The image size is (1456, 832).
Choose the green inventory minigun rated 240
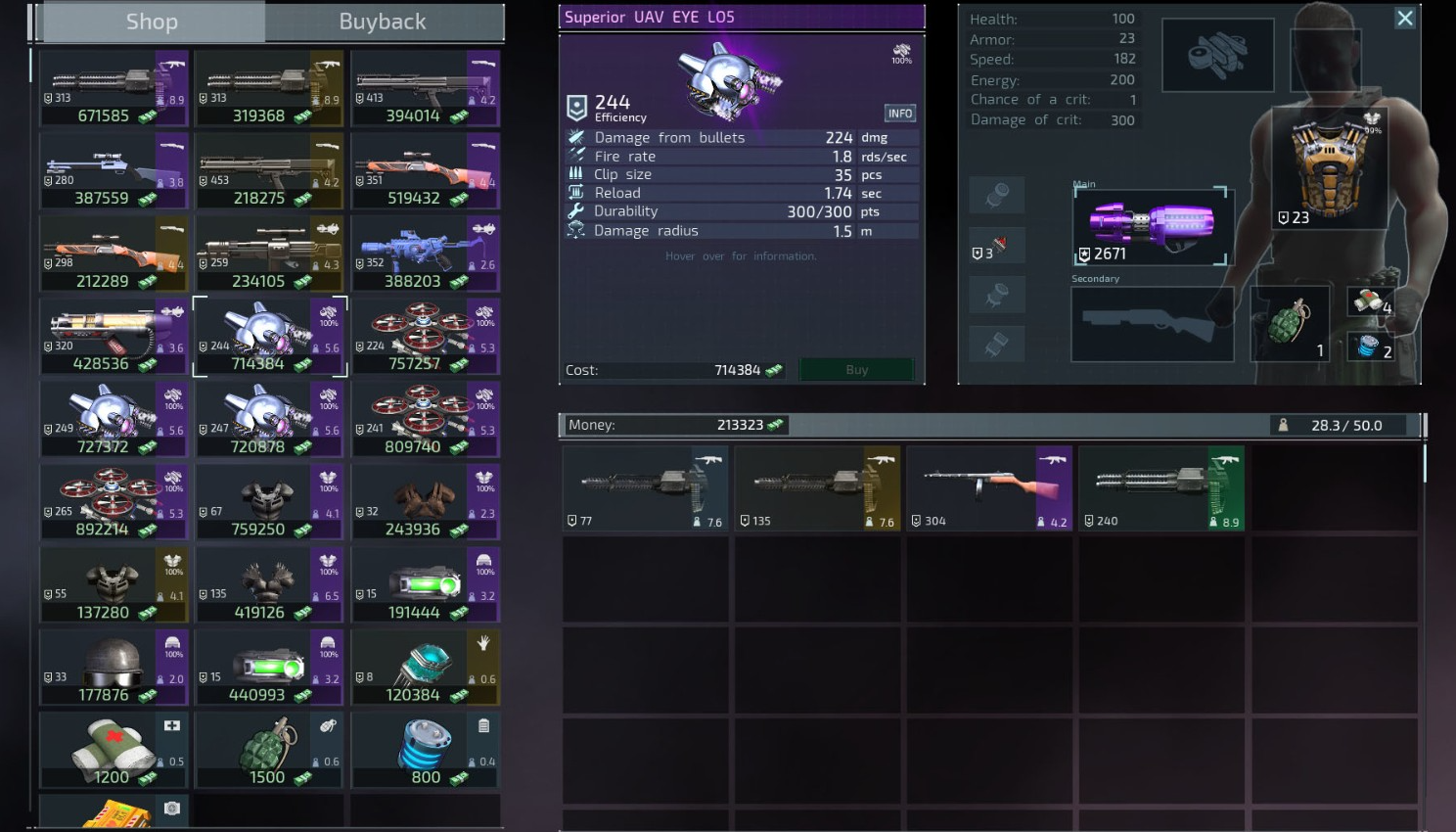1161,488
